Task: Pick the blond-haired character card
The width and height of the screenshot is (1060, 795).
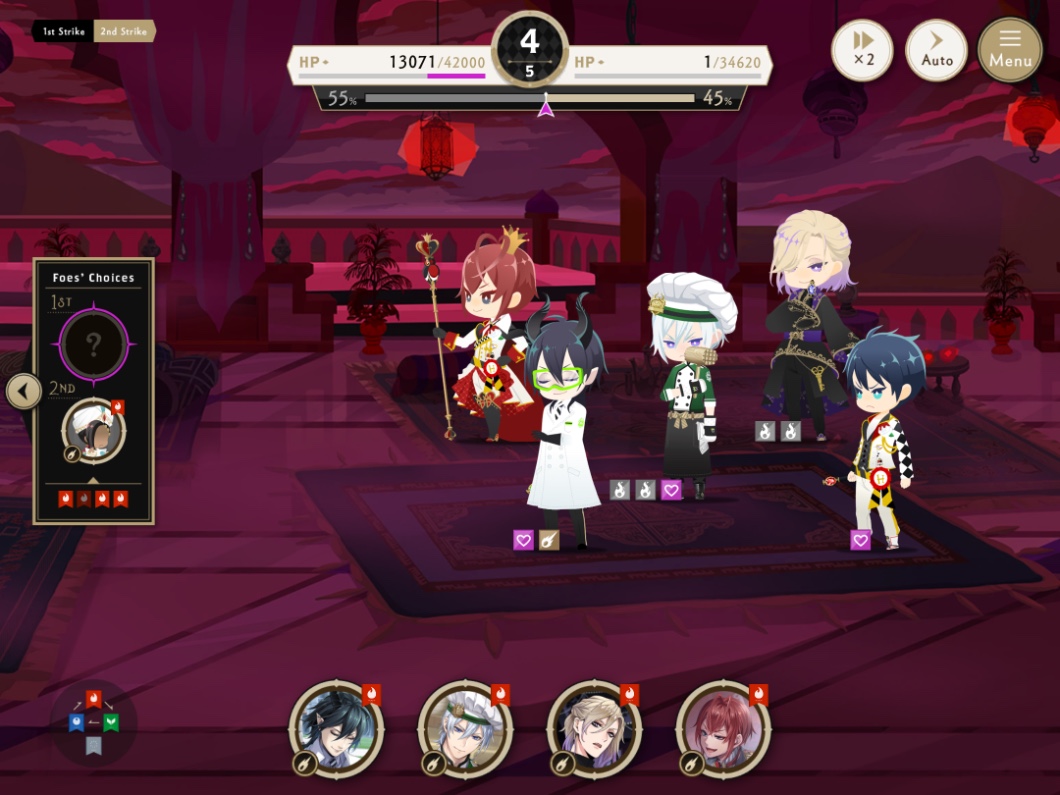Action: [594, 729]
